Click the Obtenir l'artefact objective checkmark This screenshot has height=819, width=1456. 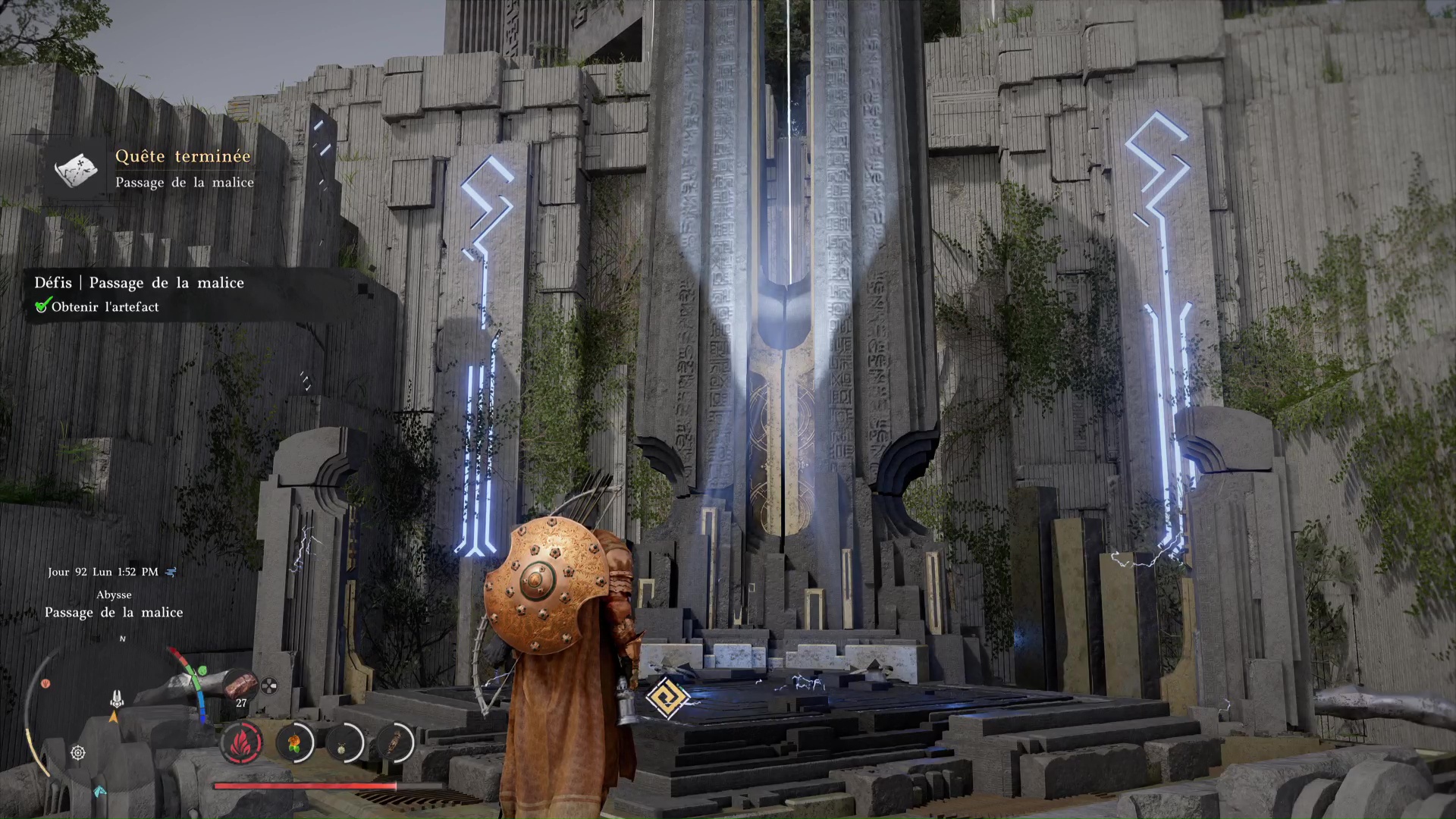pyautogui.click(x=42, y=306)
